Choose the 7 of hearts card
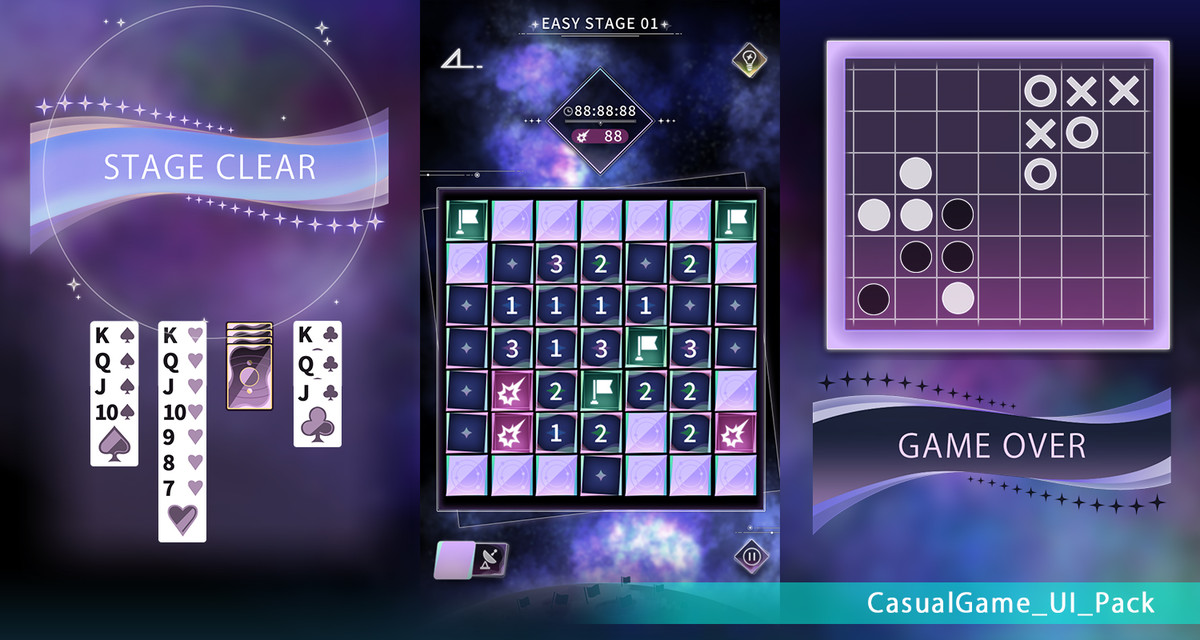1200x640 pixels. (182, 488)
